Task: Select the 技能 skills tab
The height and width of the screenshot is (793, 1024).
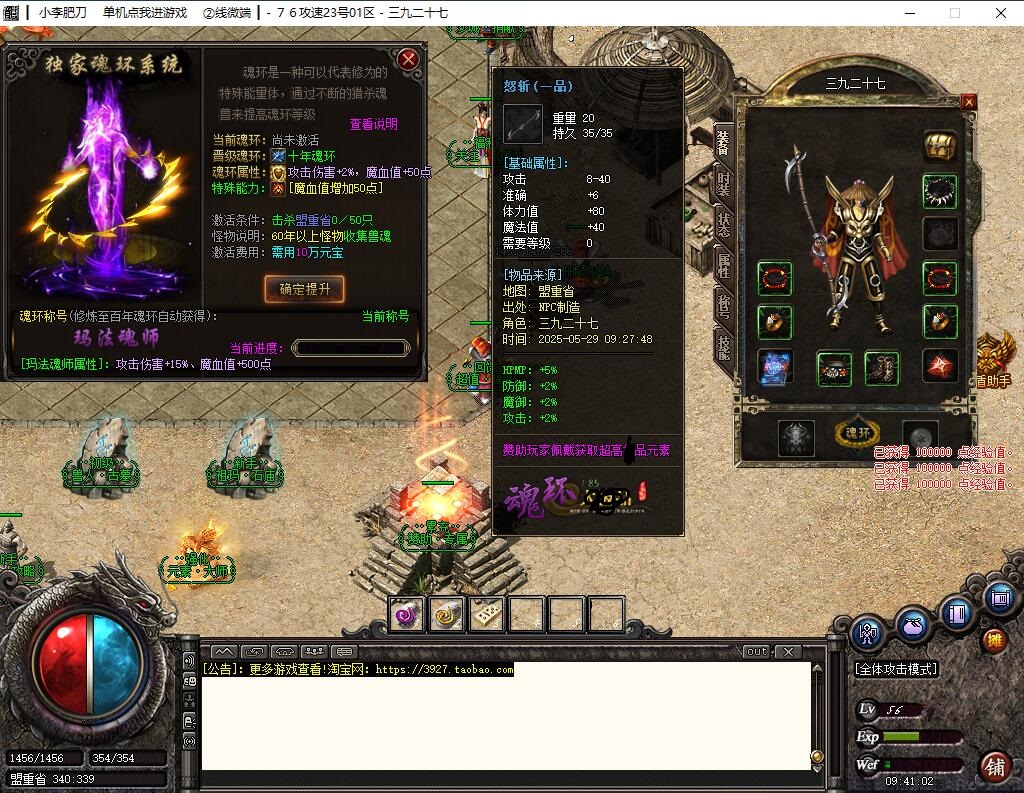Action: 723,345
